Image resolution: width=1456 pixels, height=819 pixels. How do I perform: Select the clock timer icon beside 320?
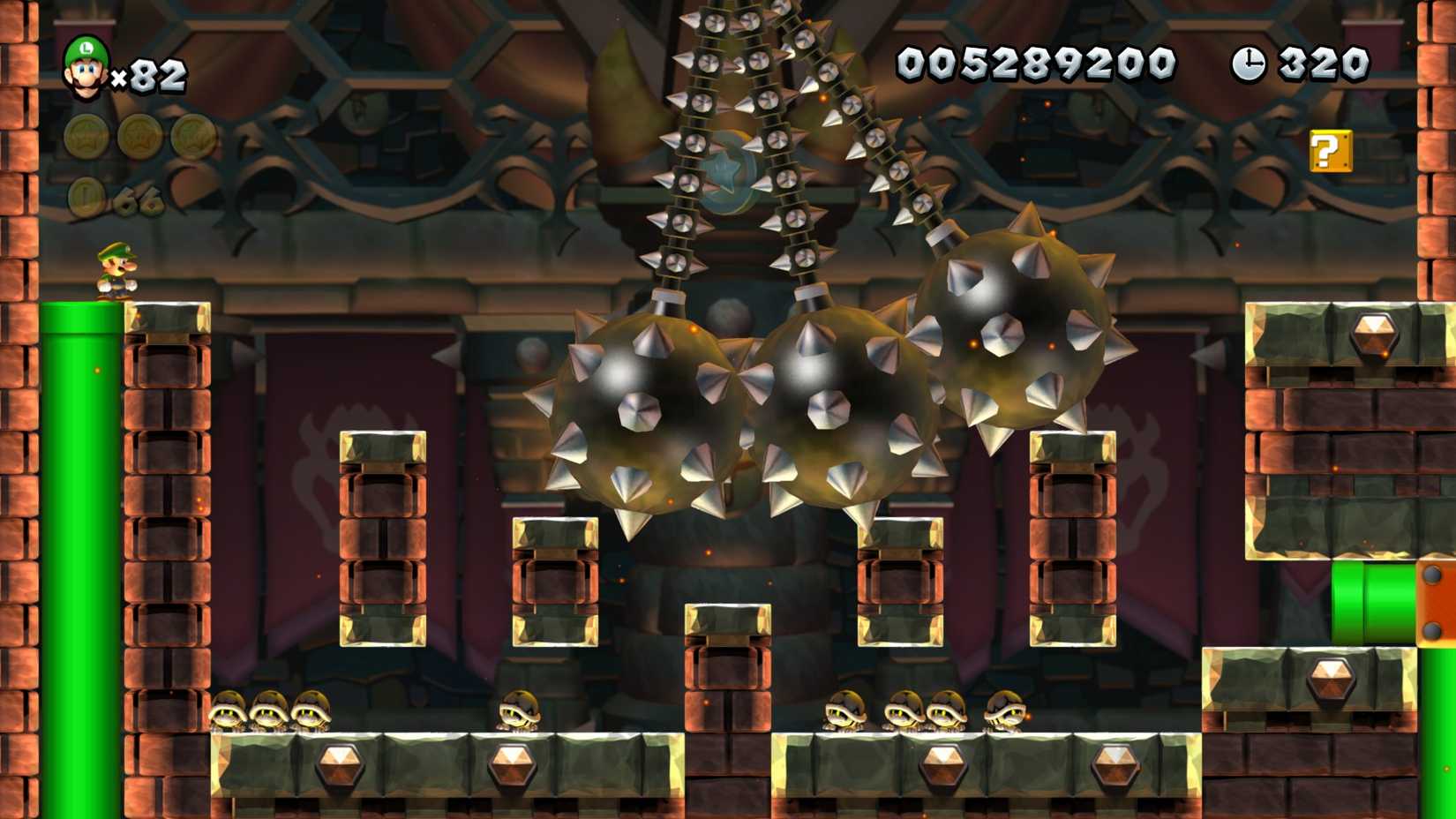coord(1251,62)
